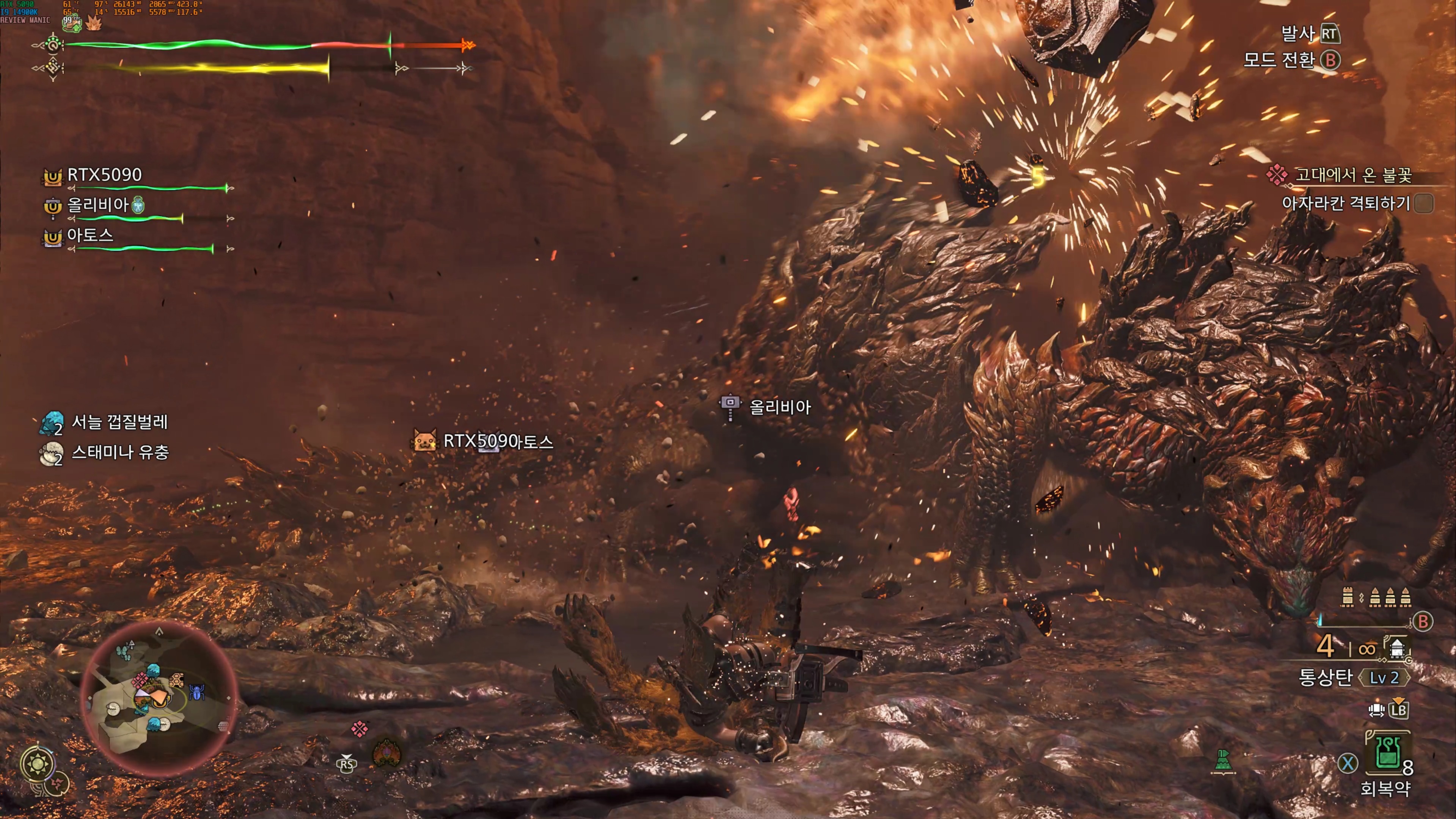Select the 서늘 껍질벌레 nearby item entry
The image size is (1456, 819).
(x=119, y=422)
